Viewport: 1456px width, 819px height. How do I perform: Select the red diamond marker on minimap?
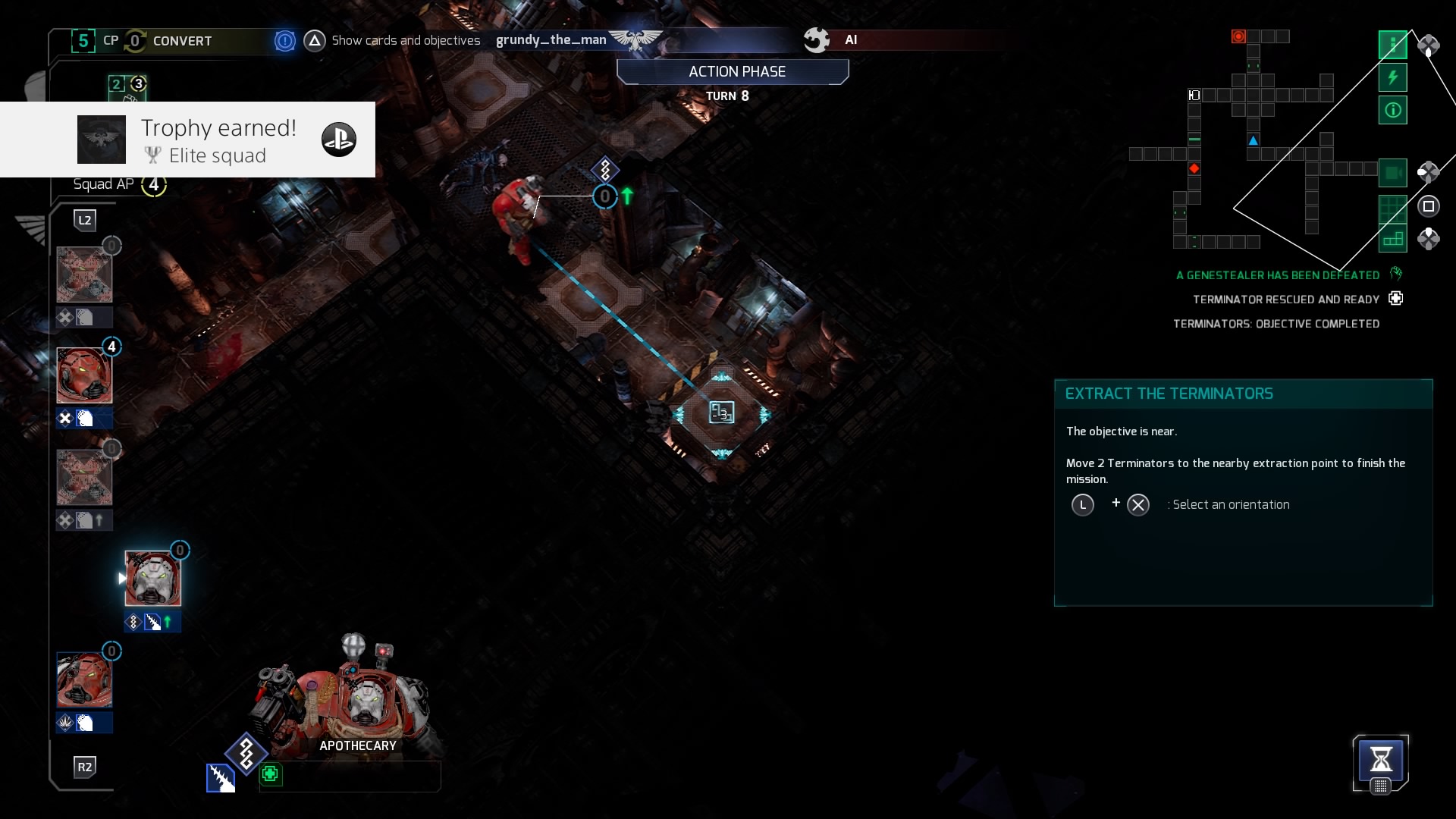tap(1194, 168)
